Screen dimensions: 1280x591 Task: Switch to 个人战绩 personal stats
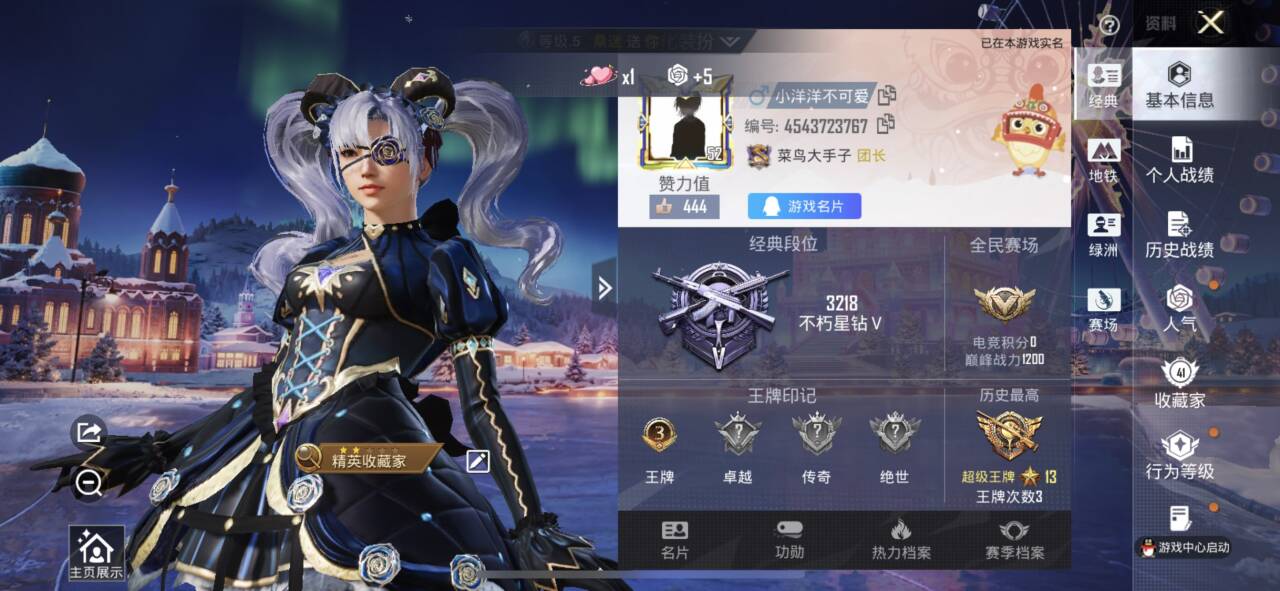[x=1179, y=161]
